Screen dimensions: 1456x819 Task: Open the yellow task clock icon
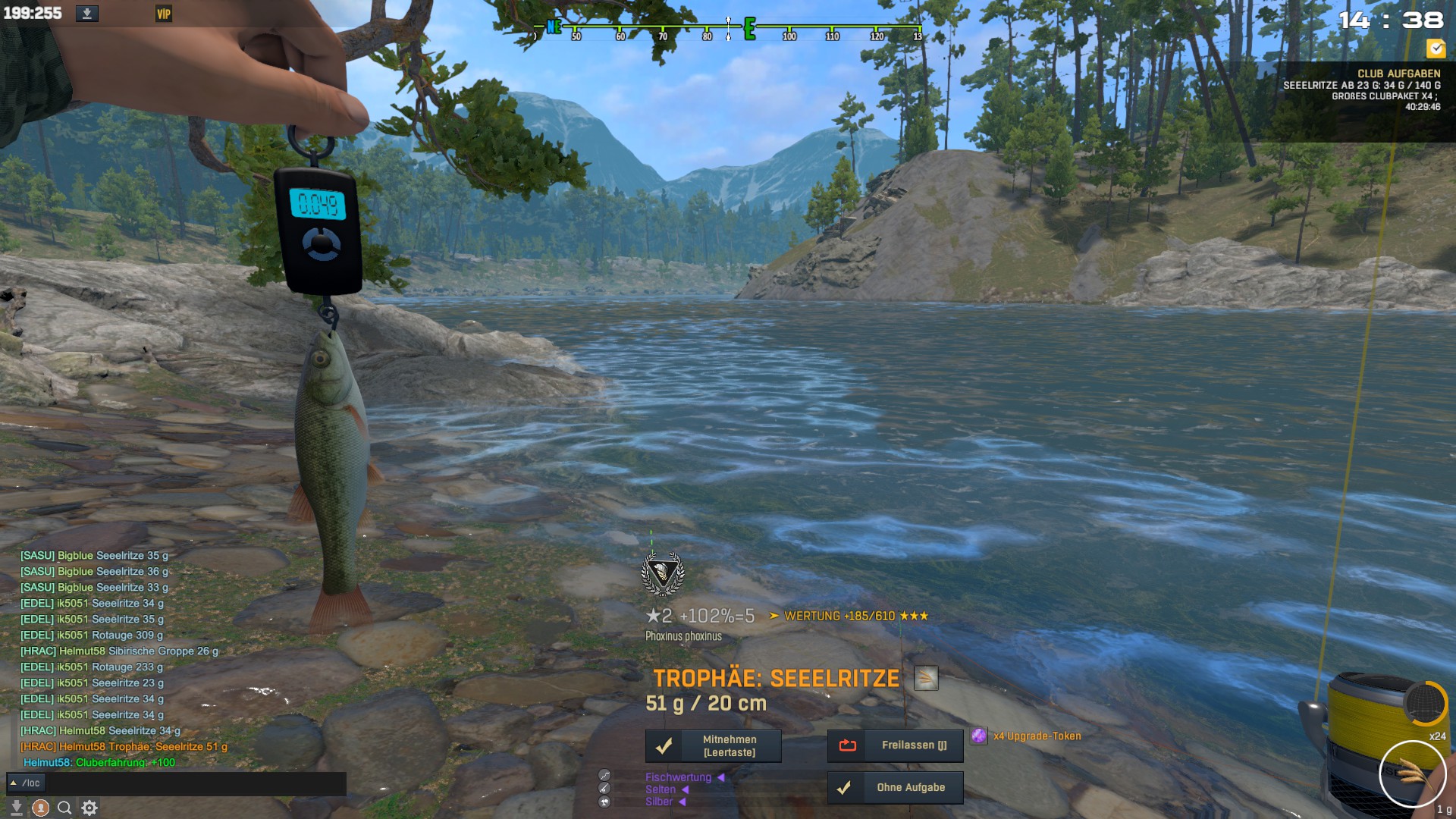(x=1436, y=49)
